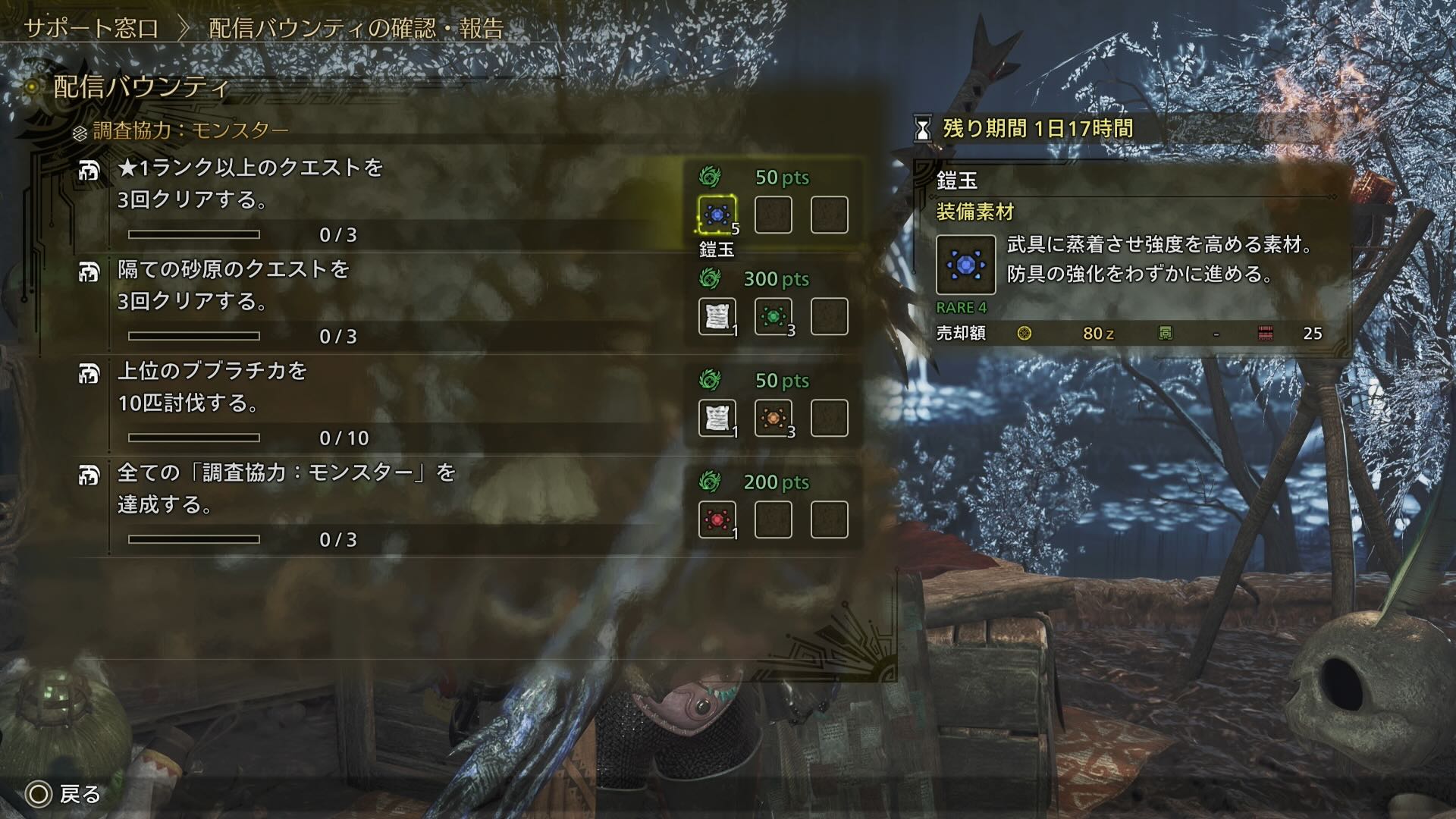
Task: Select the leaf points icon next to 50 pts
Action: pos(710,176)
